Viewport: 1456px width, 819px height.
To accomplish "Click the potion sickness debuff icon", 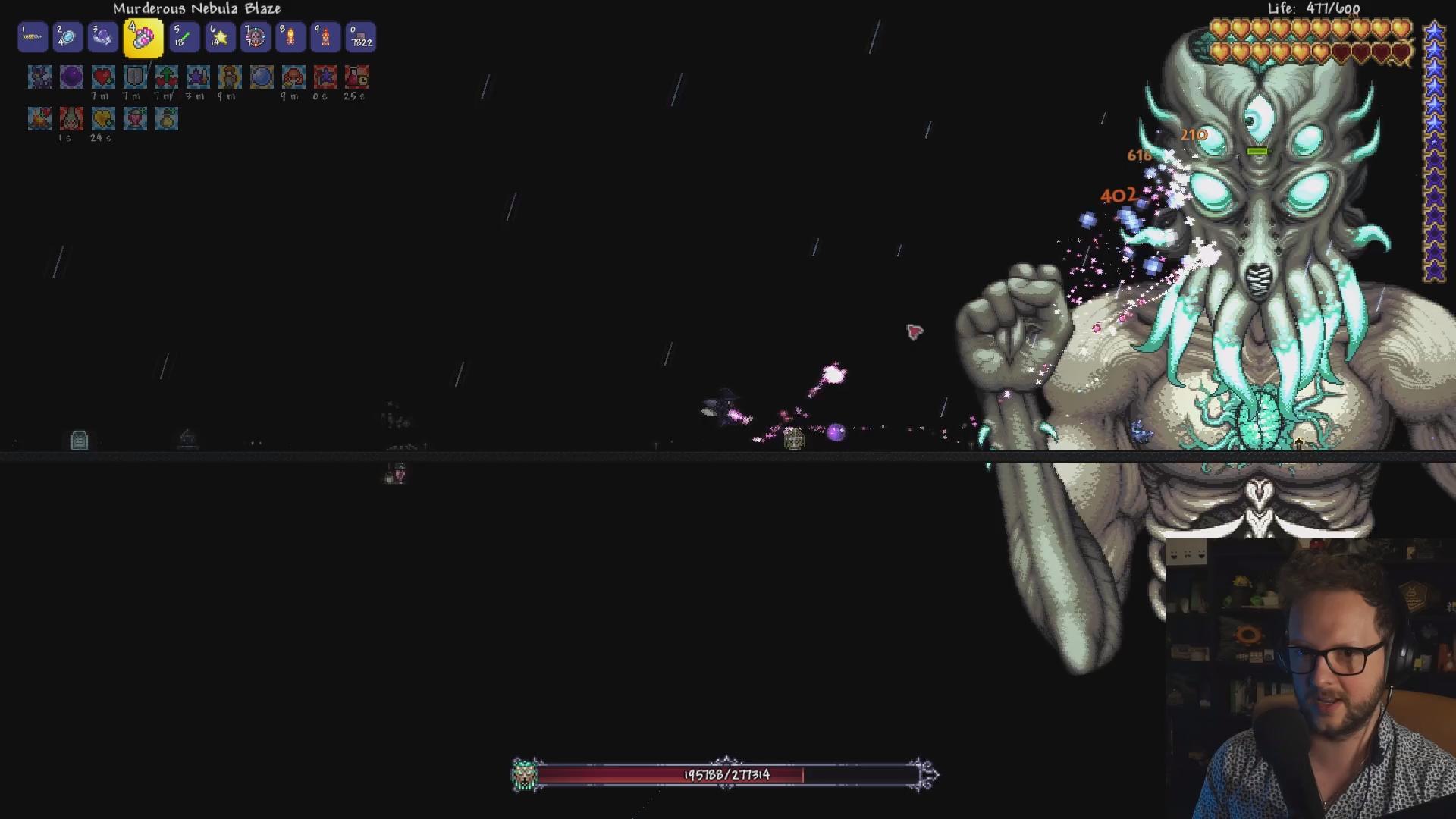I will pyautogui.click(x=356, y=77).
